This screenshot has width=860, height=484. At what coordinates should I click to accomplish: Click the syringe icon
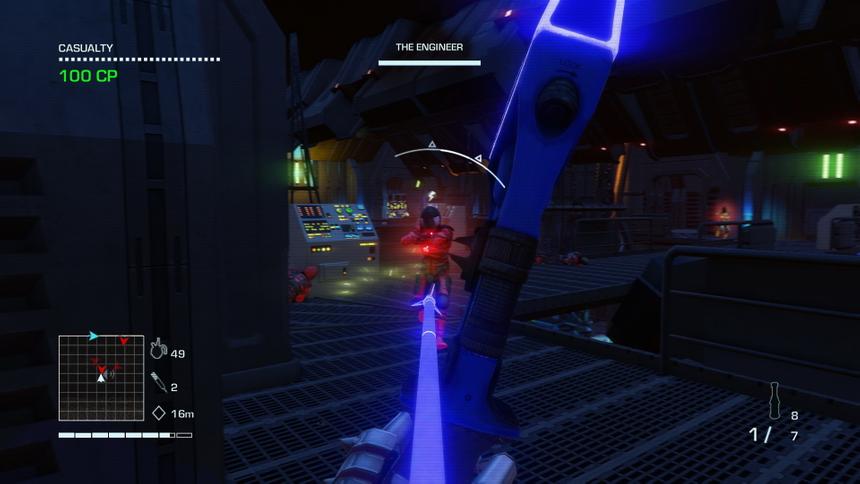[157, 381]
